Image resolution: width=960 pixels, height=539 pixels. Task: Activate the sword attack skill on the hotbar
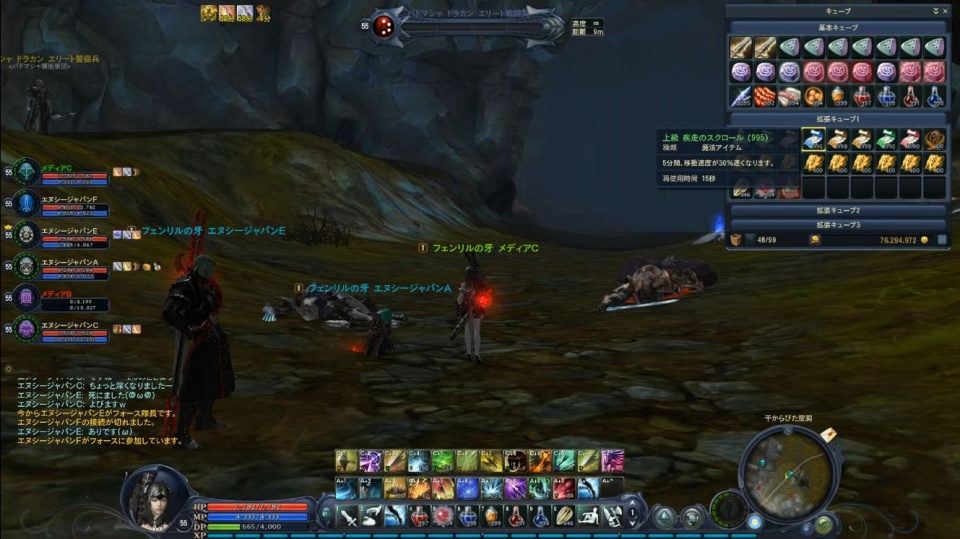pos(348,515)
